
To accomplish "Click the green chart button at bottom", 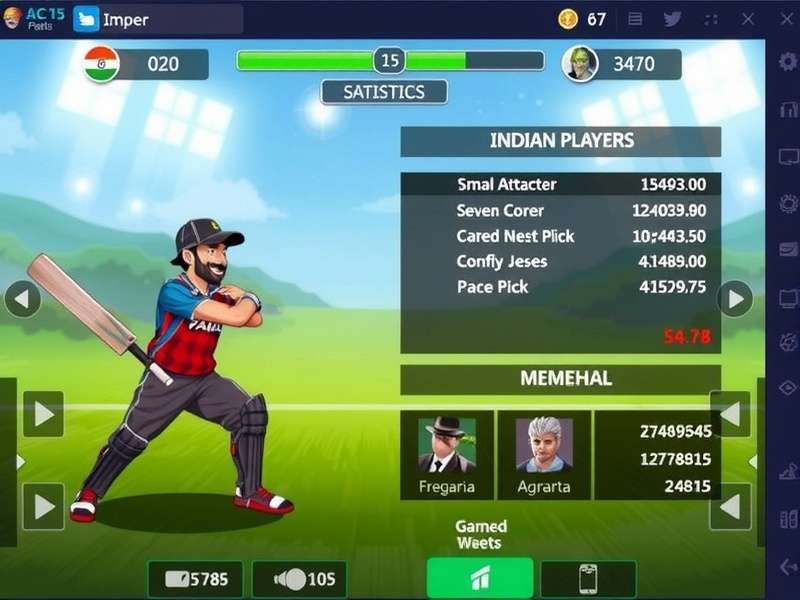I will [480, 579].
